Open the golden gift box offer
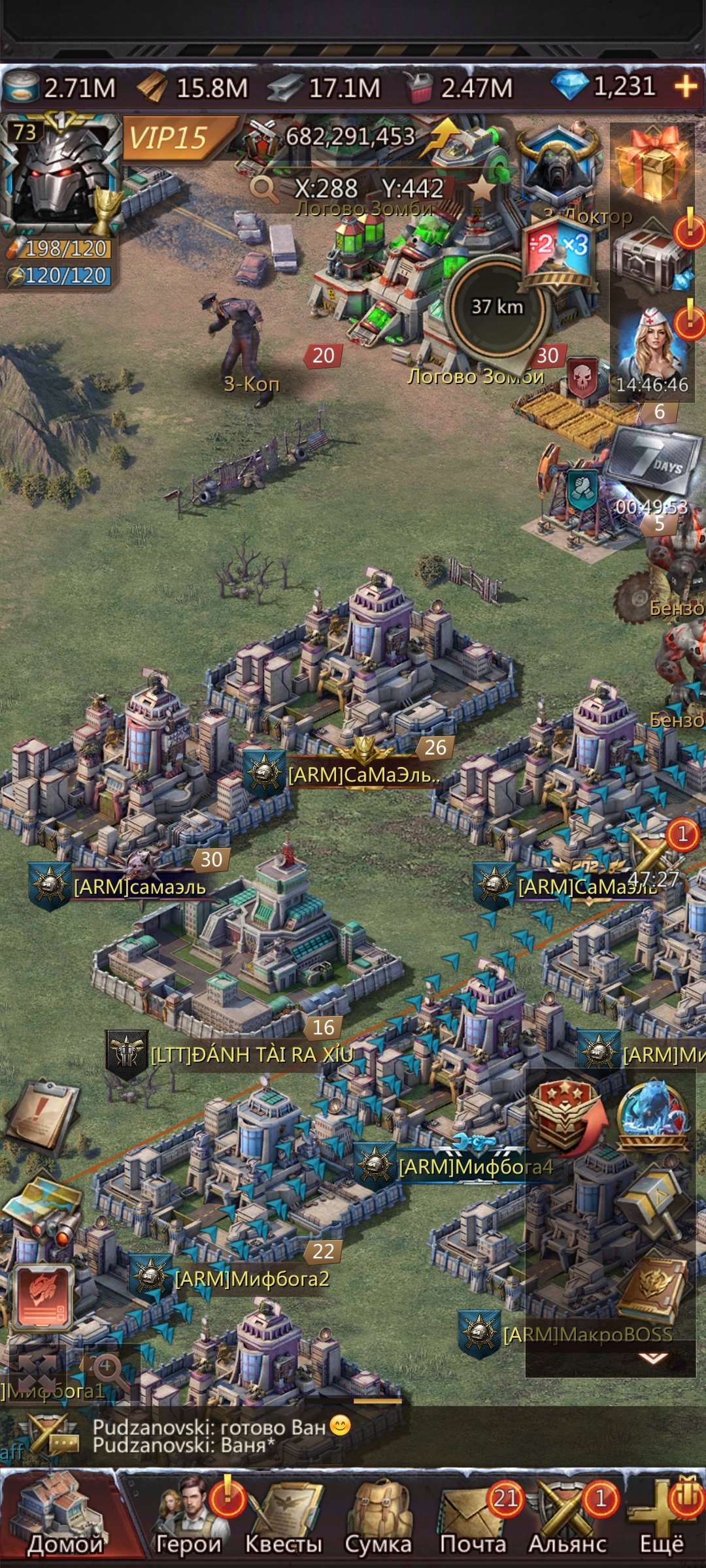Image resolution: width=706 pixels, height=1568 pixels. pos(651,165)
